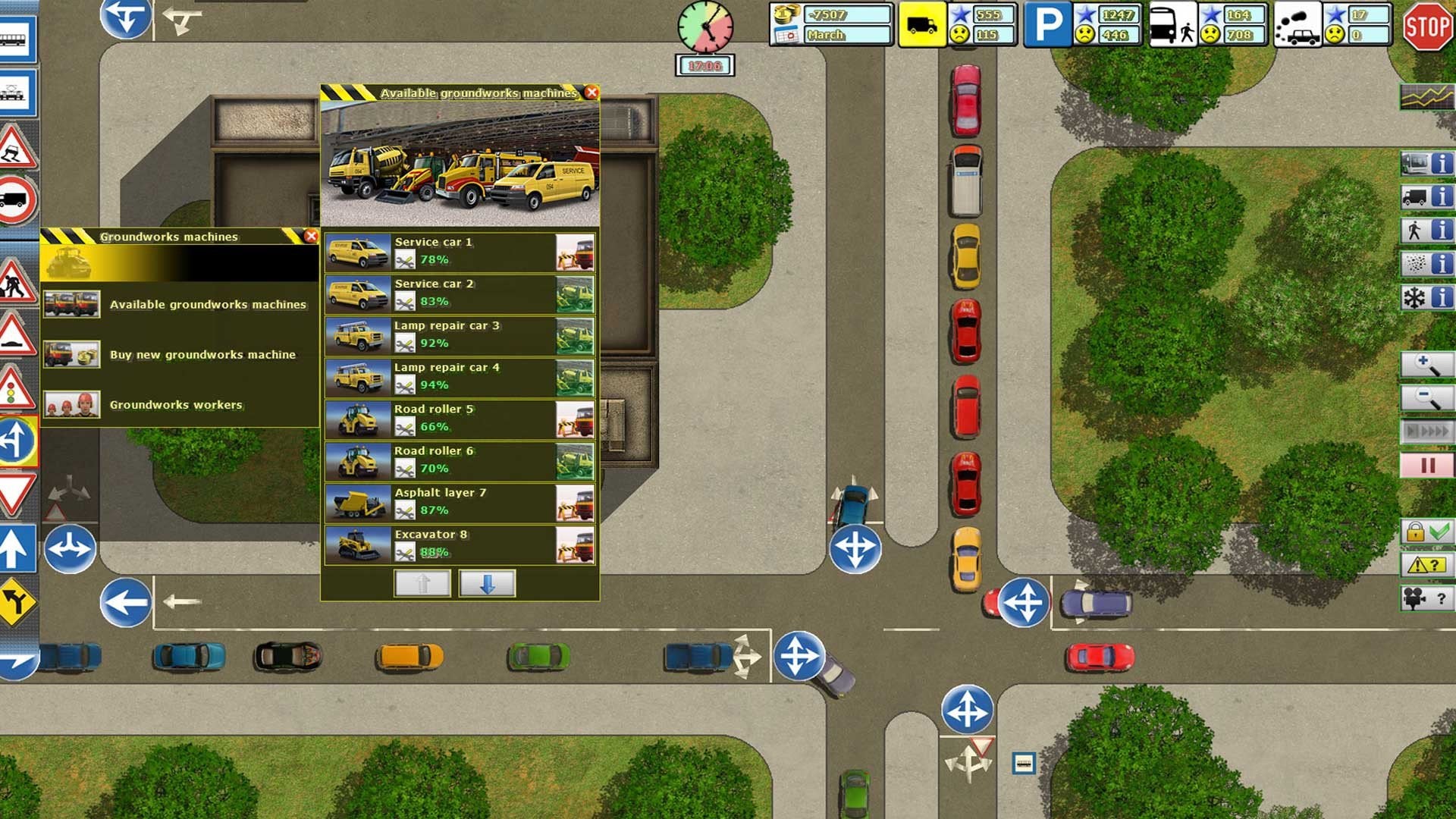Close the Groundworks machines panel
The height and width of the screenshot is (819, 1456).
(x=311, y=237)
